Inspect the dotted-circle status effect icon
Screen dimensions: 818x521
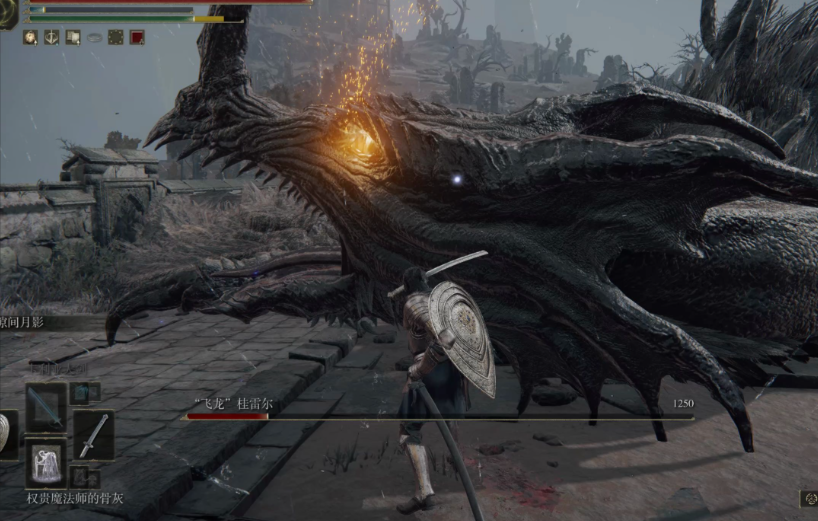point(116,37)
